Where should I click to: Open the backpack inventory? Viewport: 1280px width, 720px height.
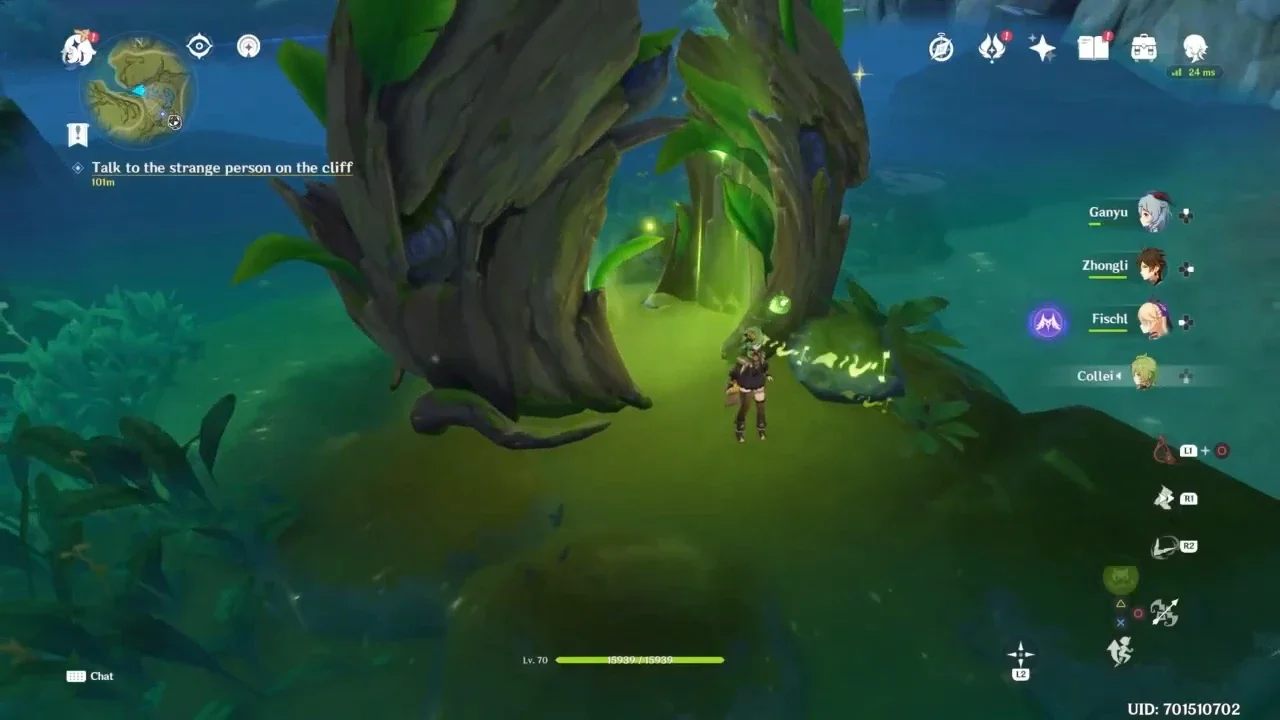(x=1144, y=48)
